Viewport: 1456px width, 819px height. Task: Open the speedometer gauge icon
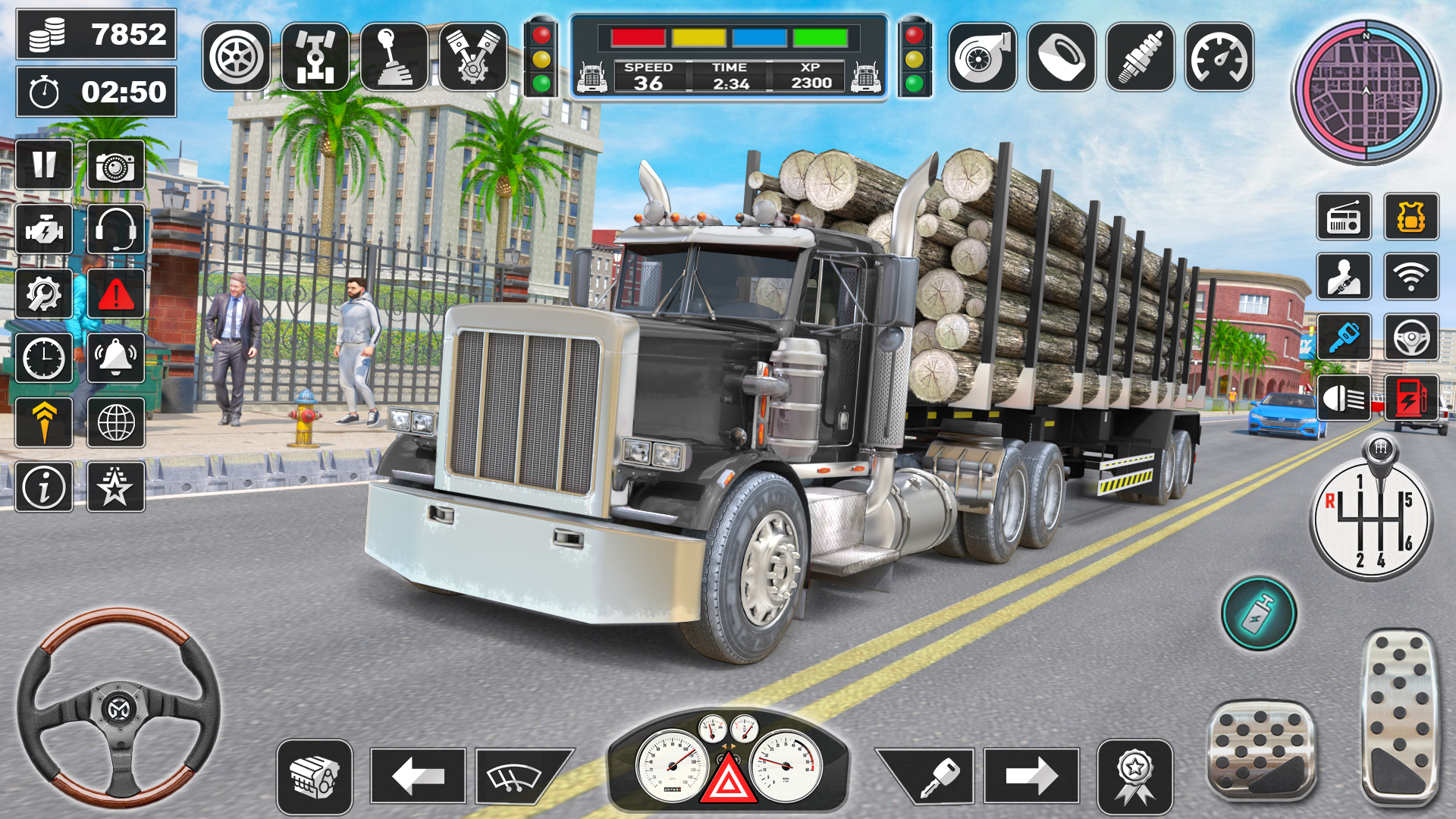(x=1217, y=55)
